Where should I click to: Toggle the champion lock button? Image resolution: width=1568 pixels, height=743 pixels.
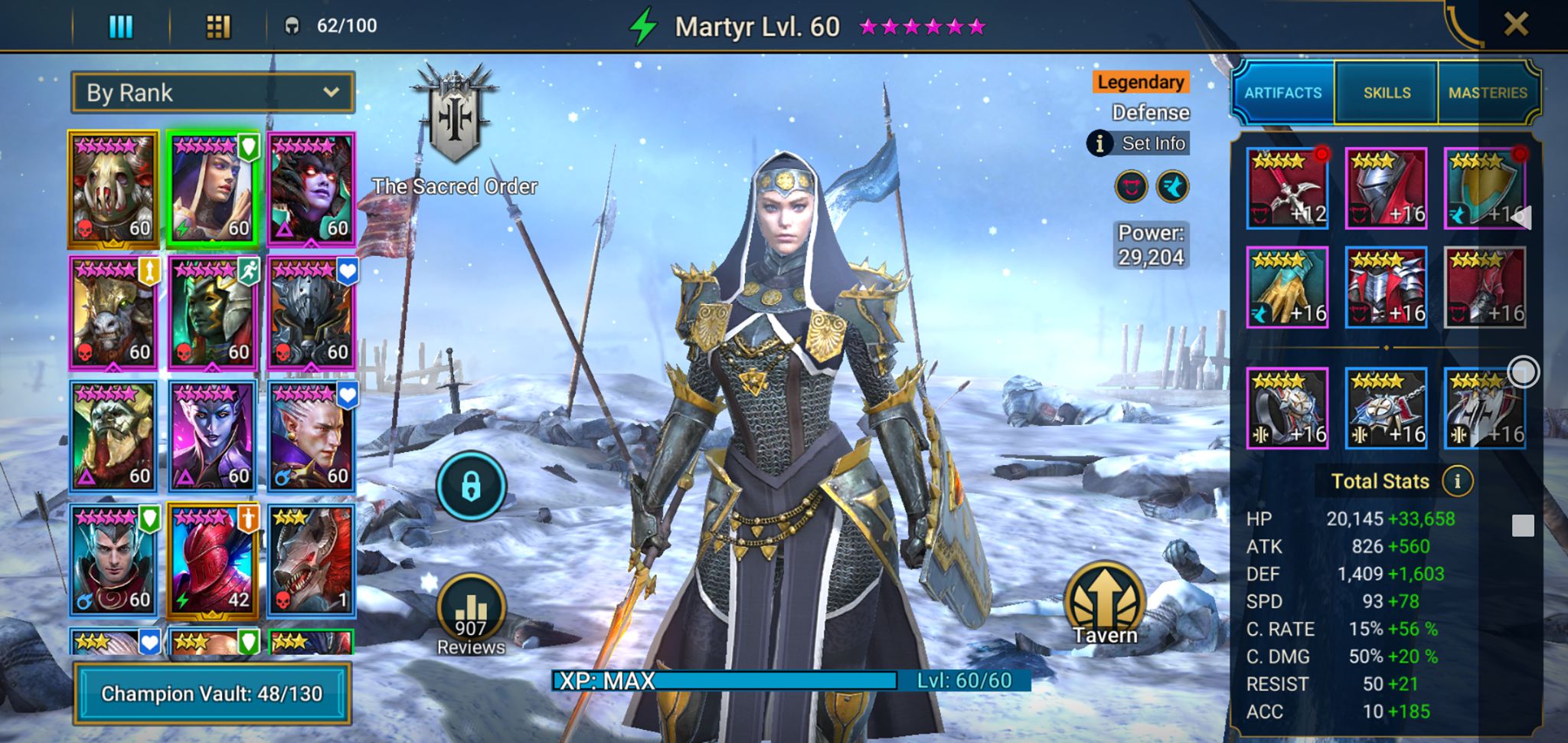click(471, 486)
